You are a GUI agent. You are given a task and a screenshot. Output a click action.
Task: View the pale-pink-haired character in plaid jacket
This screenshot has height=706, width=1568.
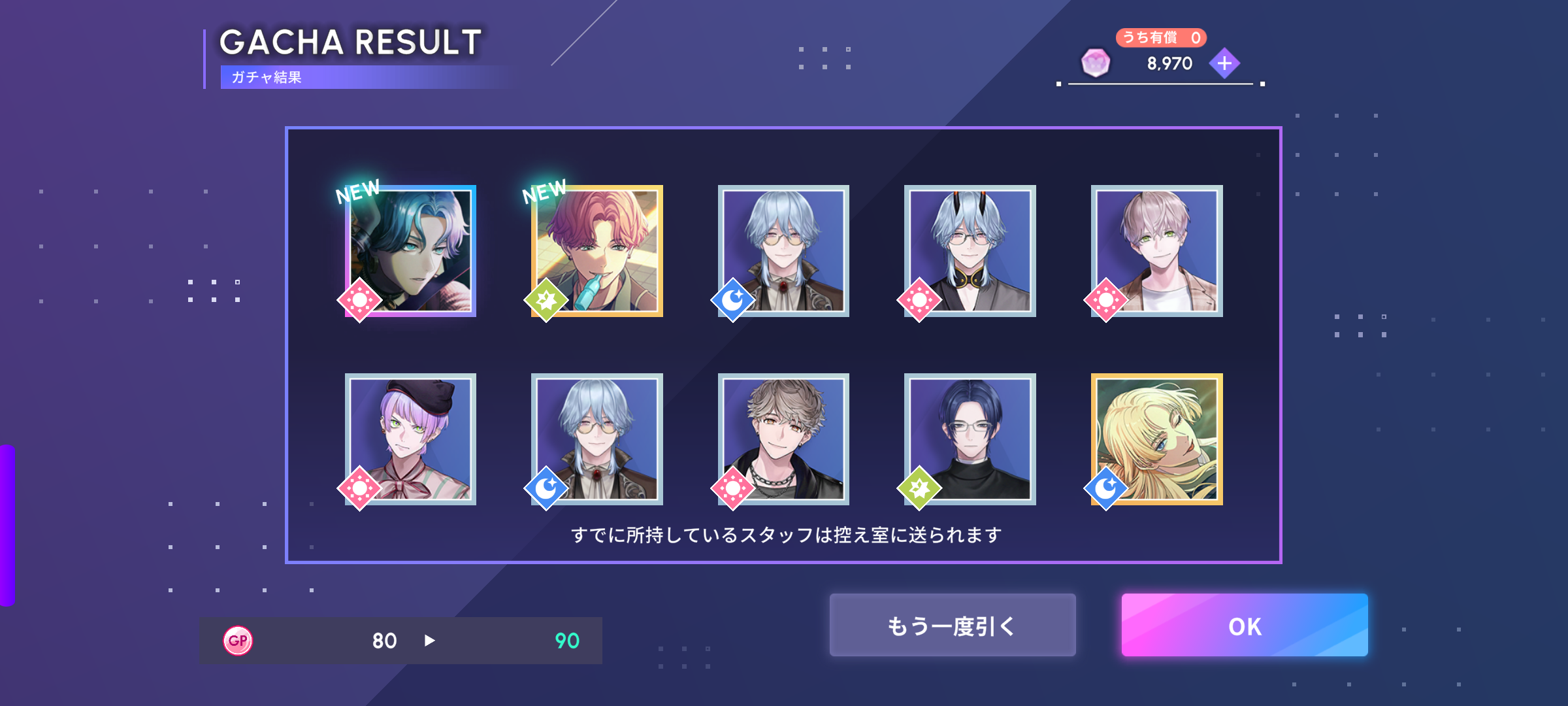pyautogui.click(x=1156, y=251)
